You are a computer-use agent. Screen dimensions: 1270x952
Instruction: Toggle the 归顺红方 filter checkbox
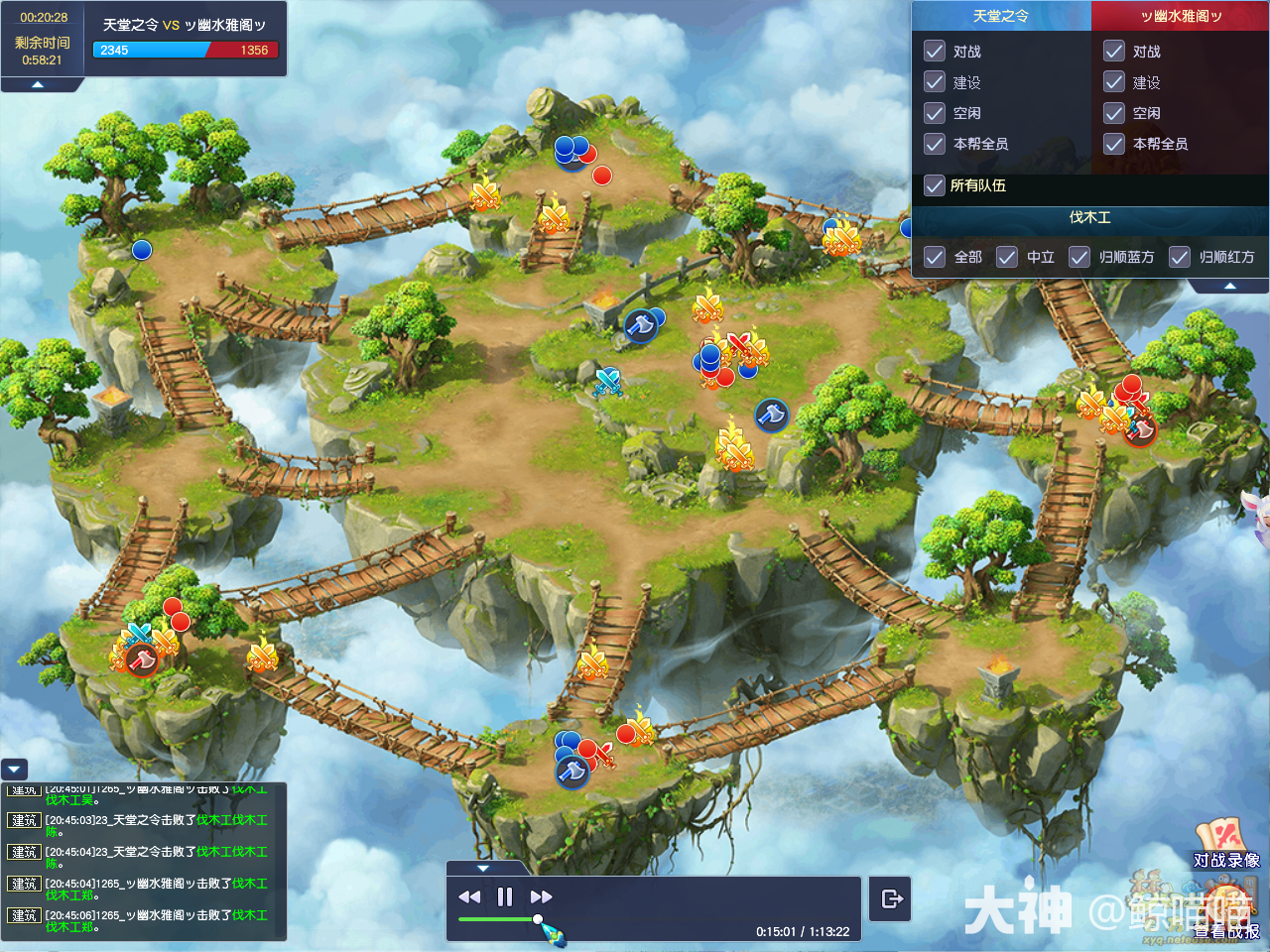coord(1180,257)
